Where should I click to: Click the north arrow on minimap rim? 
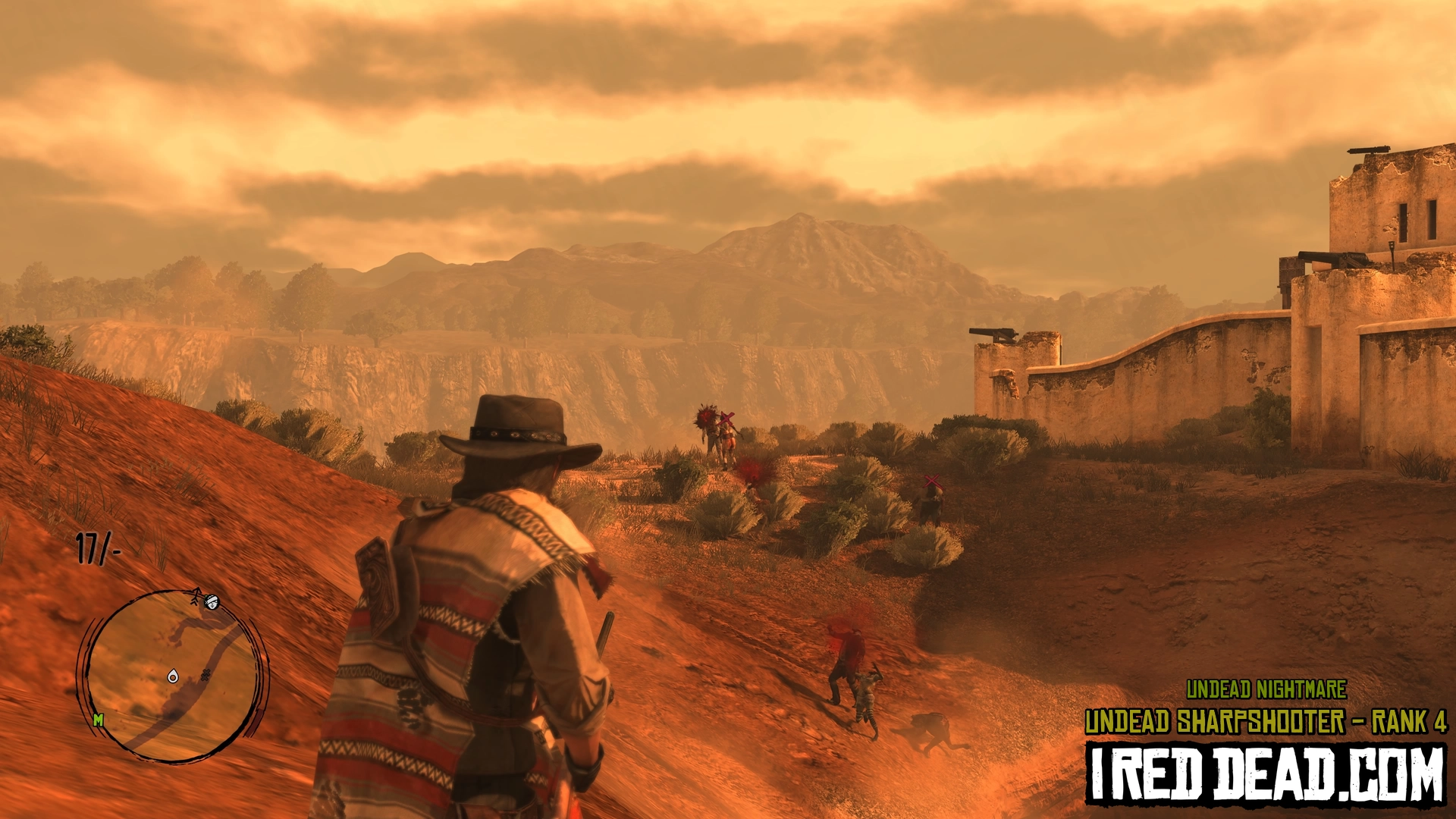tap(196, 596)
